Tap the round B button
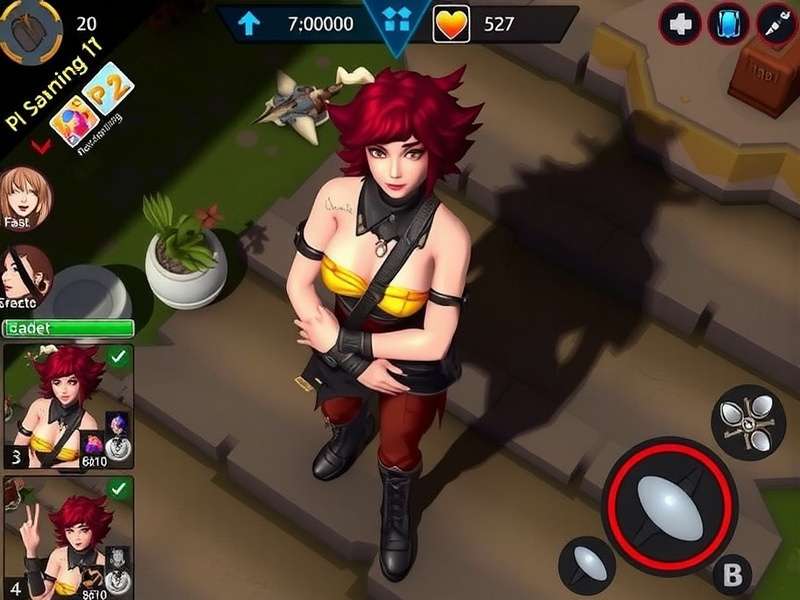 click(732, 574)
